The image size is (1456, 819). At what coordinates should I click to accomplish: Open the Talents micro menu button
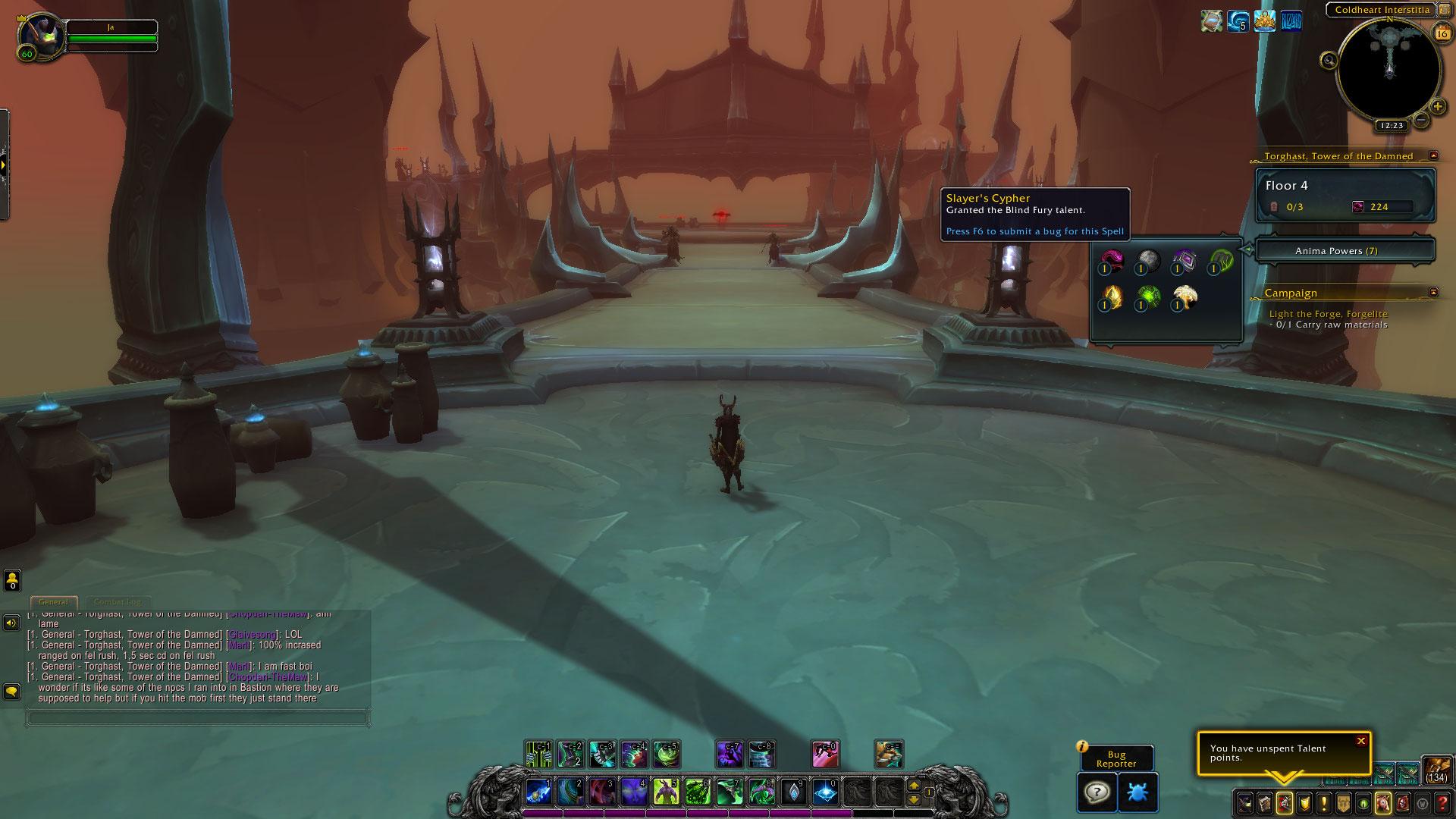[x=1284, y=802]
